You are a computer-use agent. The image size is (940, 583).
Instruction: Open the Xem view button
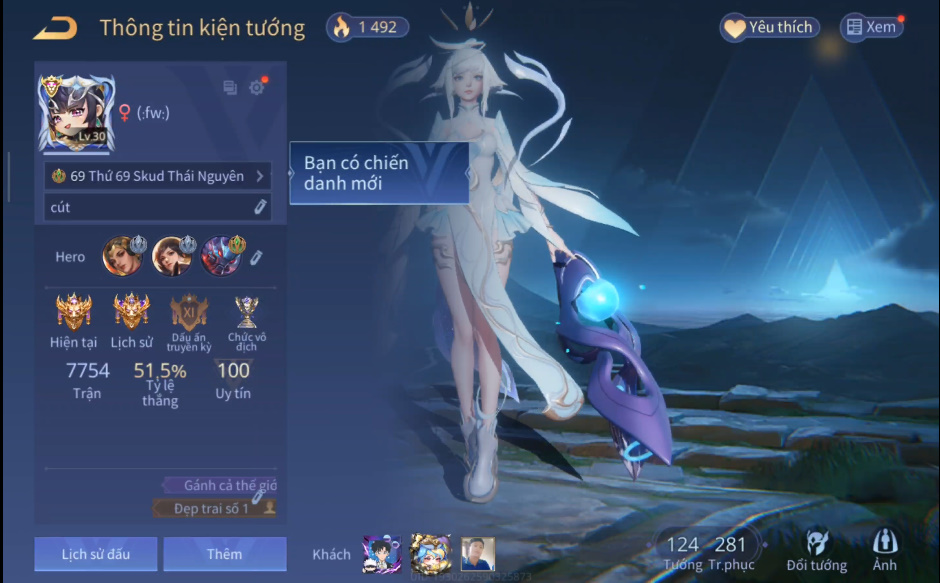click(871, 28)
